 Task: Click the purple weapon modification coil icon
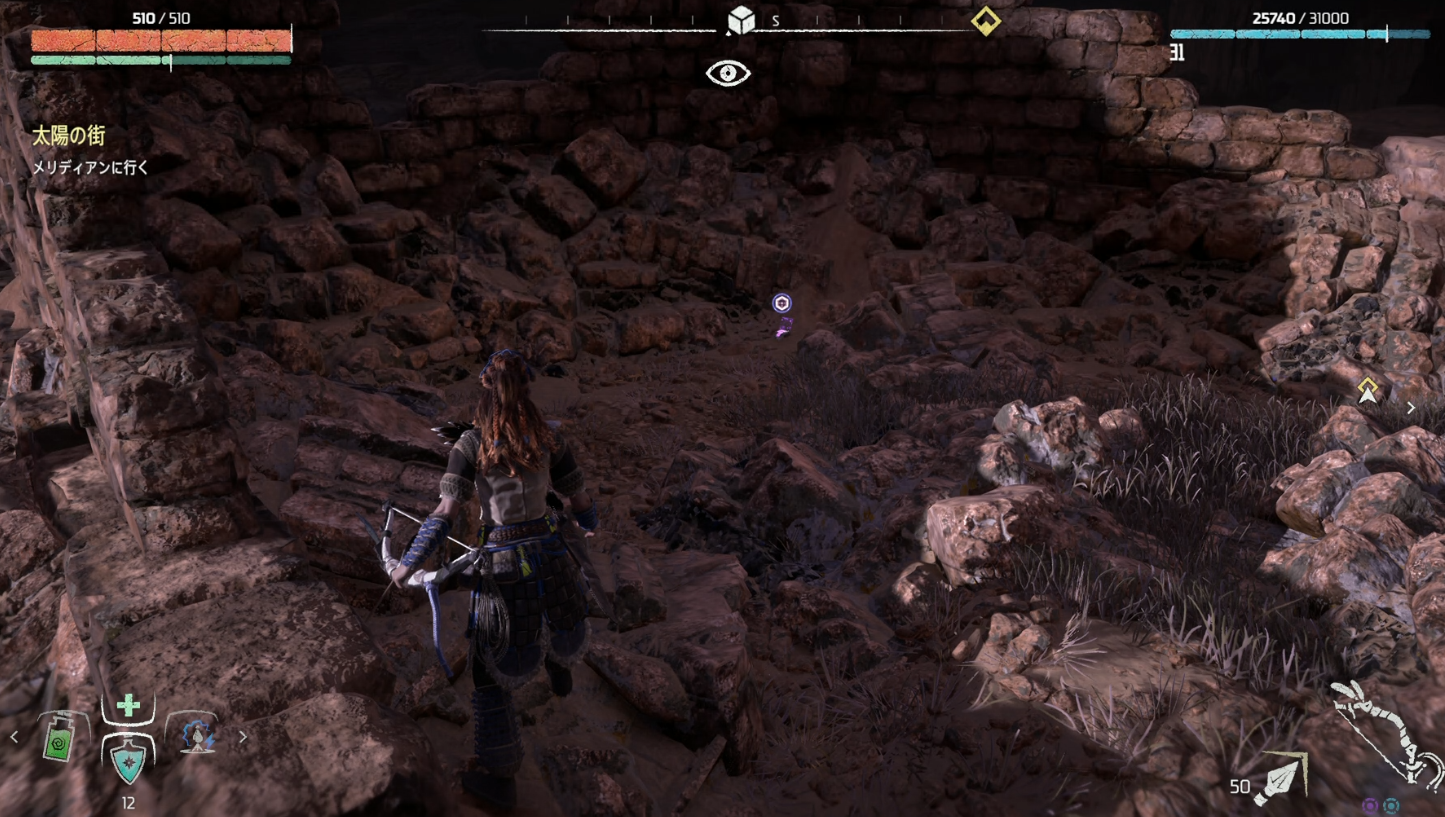coord(1370,805)
